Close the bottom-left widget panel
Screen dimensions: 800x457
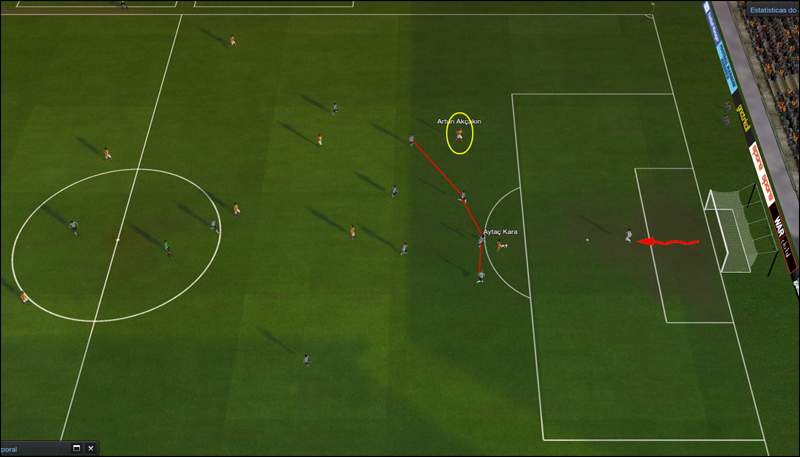coord(90,449)
